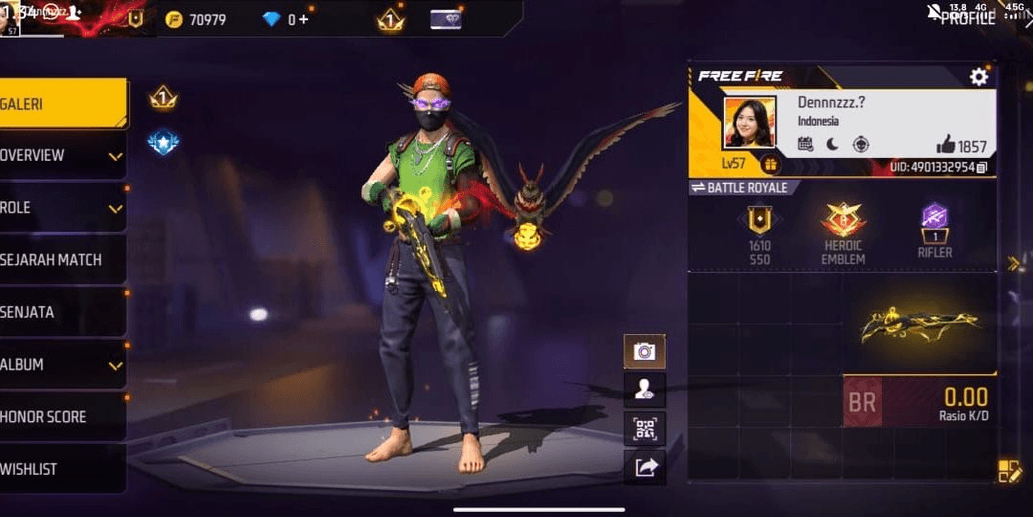Image resolution: width=1033 pixels, height=517 pixels.
Task: Click the player avatar portrait
Action: click(749, 122)
